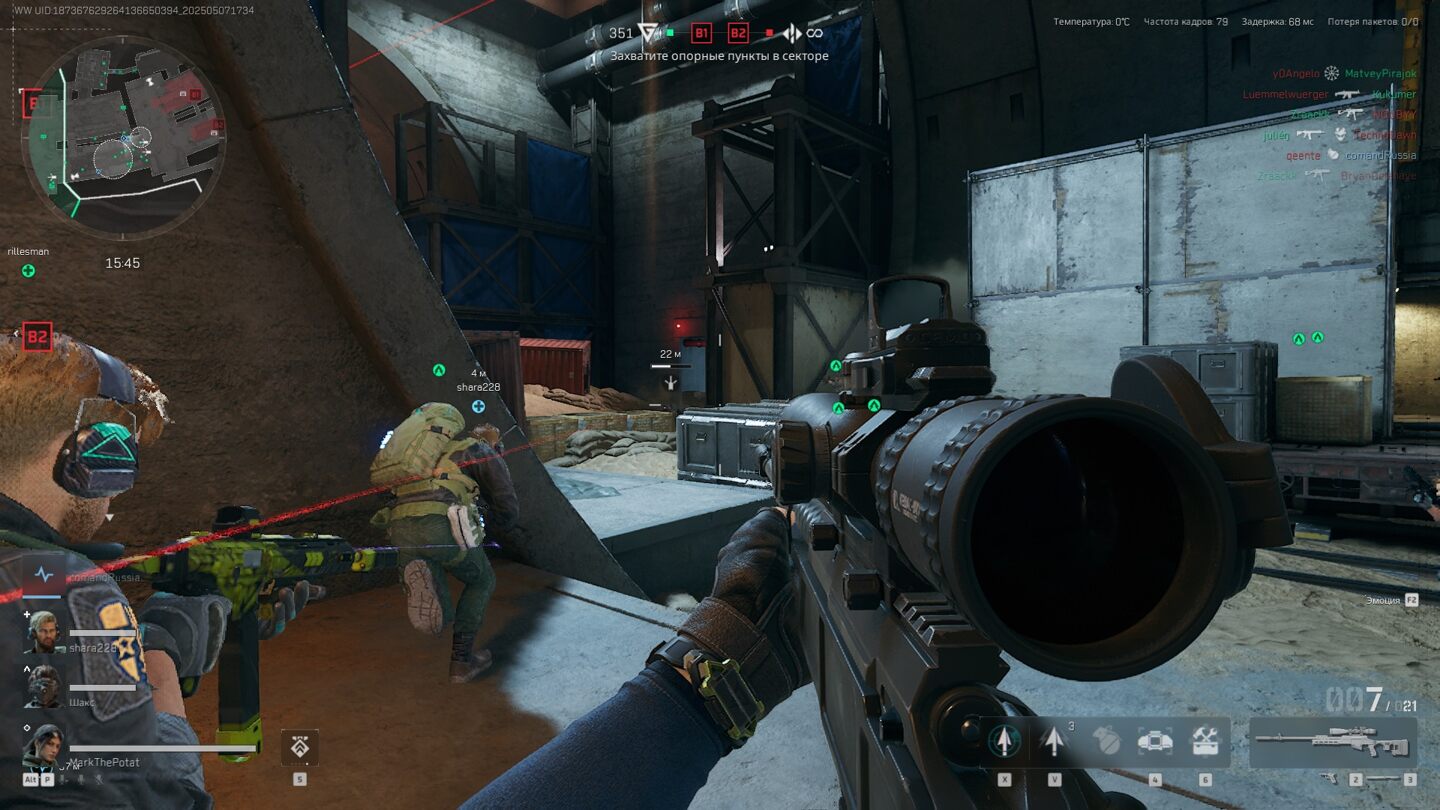Select the grenade icon
The image size is (1440, 810).
1106,741
